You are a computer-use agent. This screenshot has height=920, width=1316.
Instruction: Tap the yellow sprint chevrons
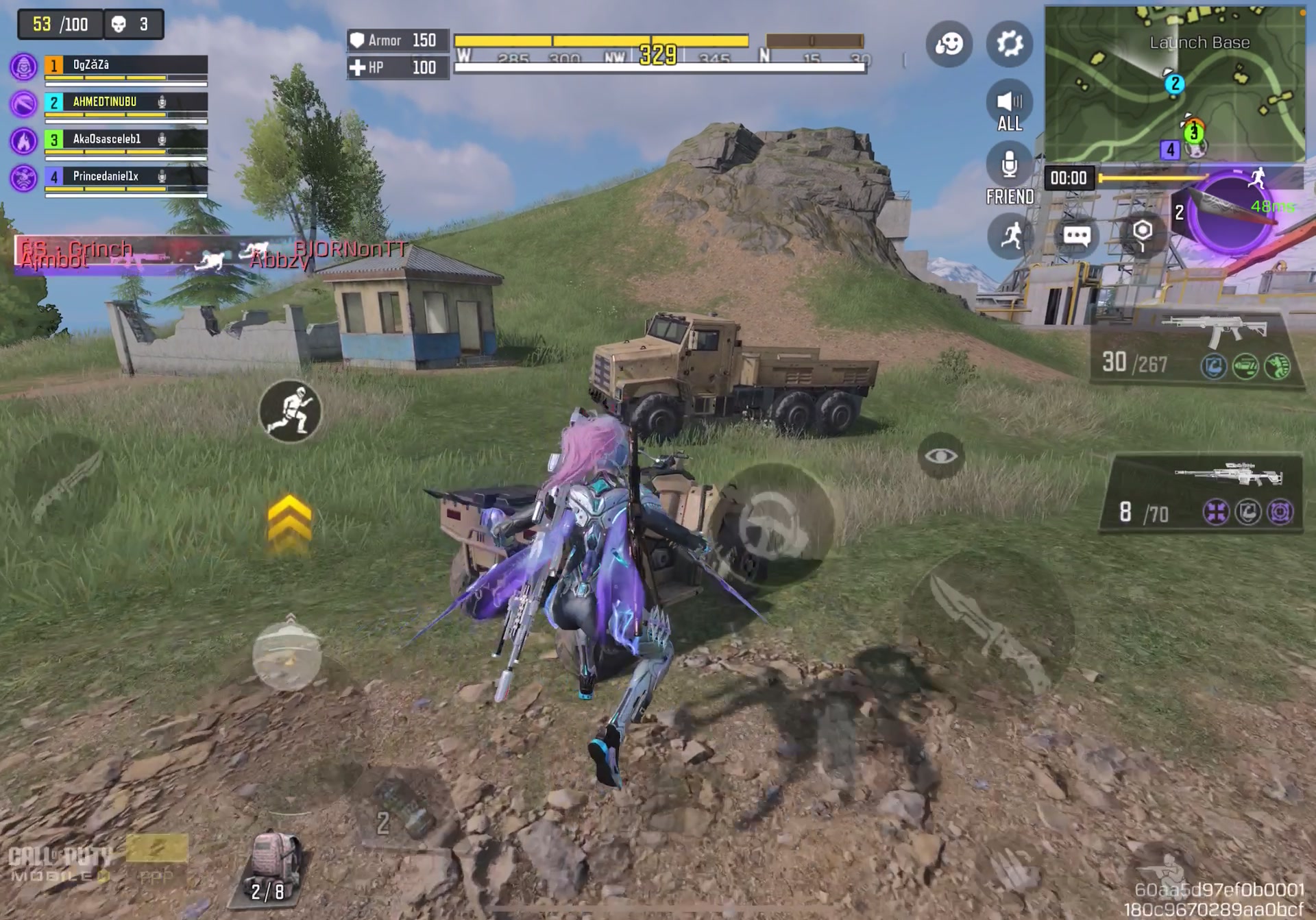point(289,524)
